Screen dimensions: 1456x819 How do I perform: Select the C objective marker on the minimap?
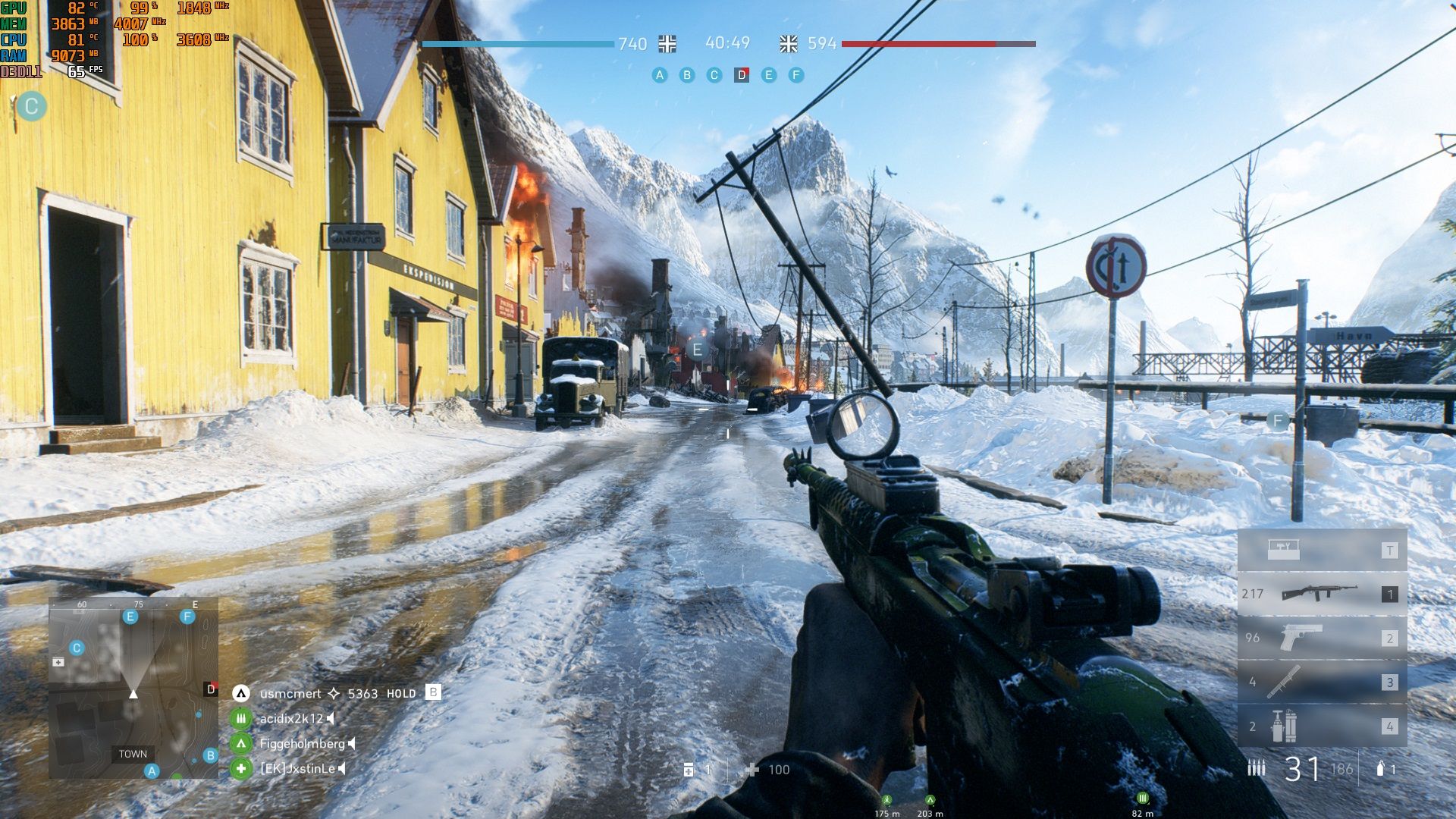(x=77, y=648)
